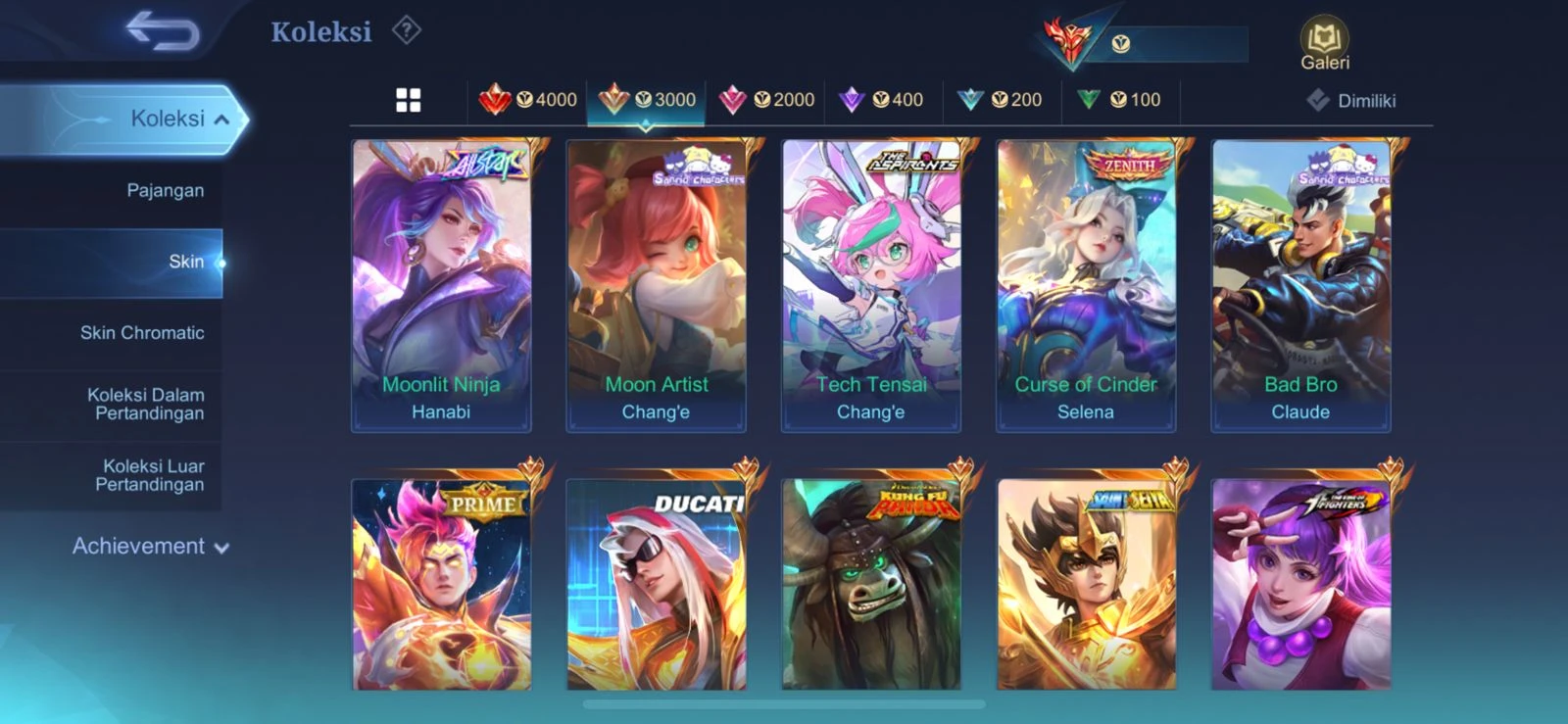1568x724 pixels.
Task: Switch to the 400 points tier tab
Action: [883, 100]
